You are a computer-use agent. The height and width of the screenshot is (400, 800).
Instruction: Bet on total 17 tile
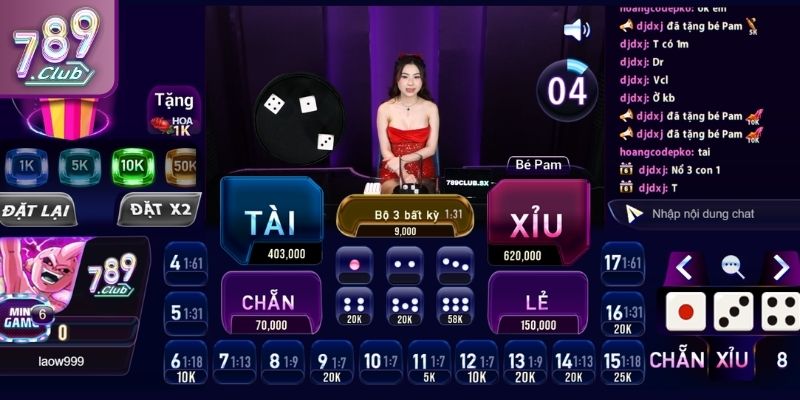coord(622,264)
